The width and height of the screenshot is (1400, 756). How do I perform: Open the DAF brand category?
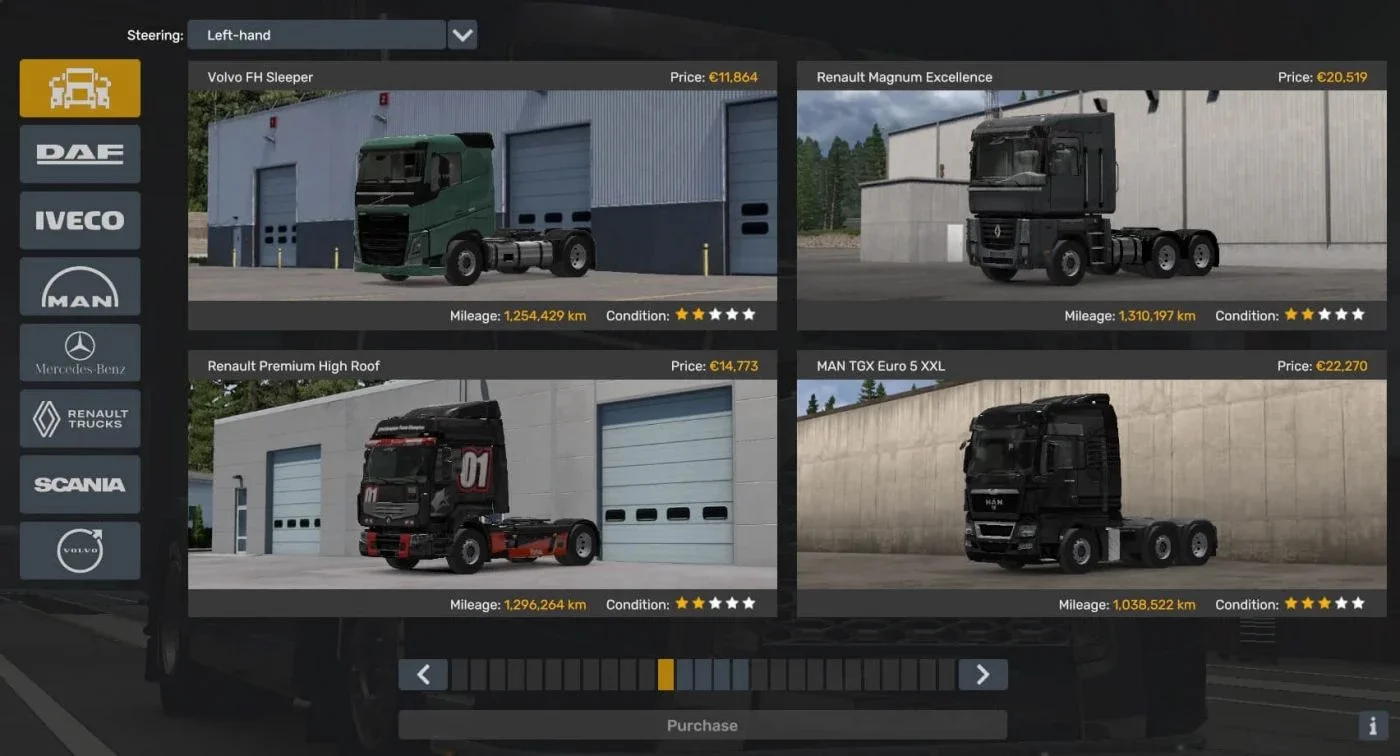[x=79, y=154]
